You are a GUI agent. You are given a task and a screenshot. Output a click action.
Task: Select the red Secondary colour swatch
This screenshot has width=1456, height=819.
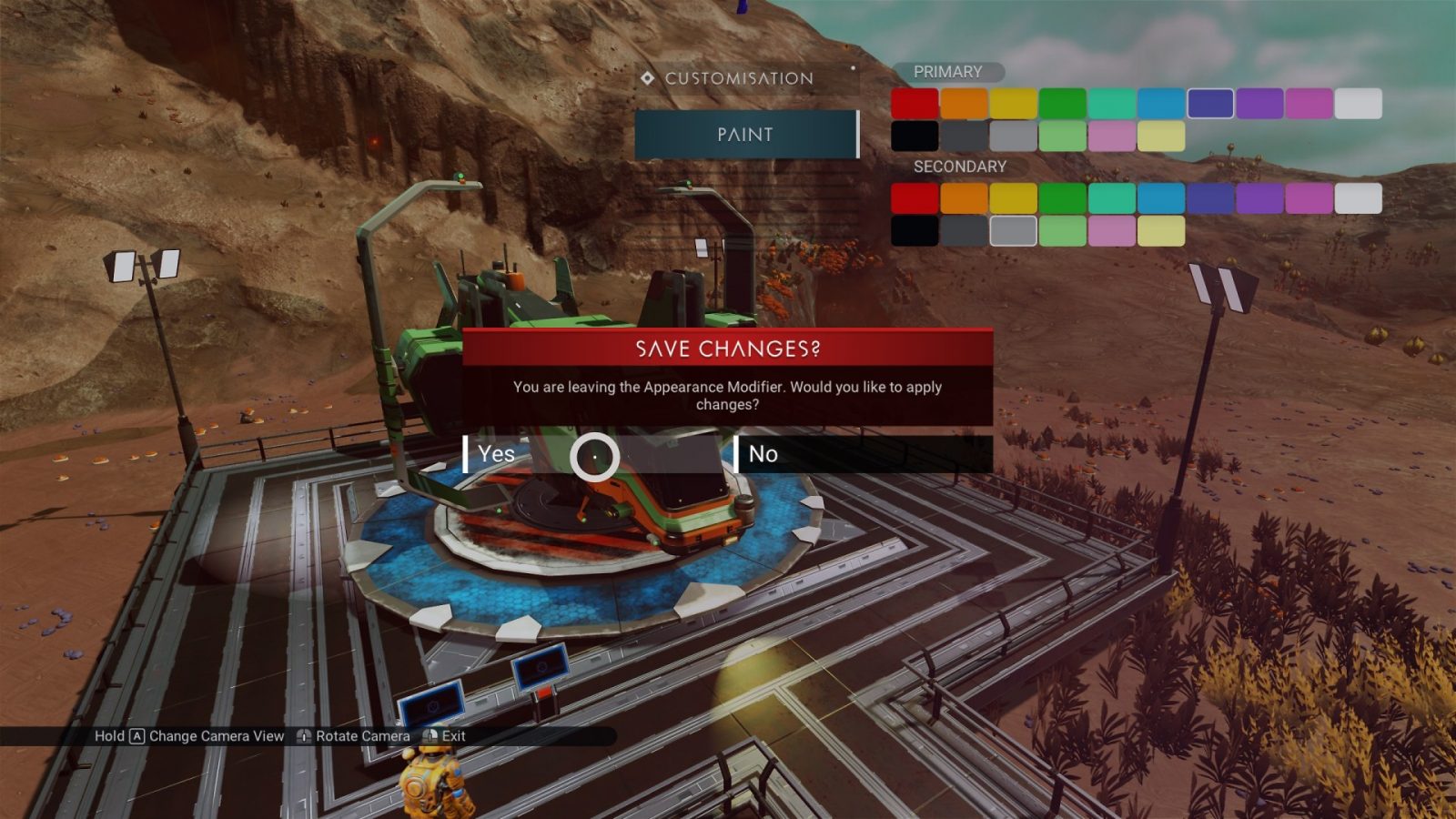pyautogui.click(x=915, y=198)
